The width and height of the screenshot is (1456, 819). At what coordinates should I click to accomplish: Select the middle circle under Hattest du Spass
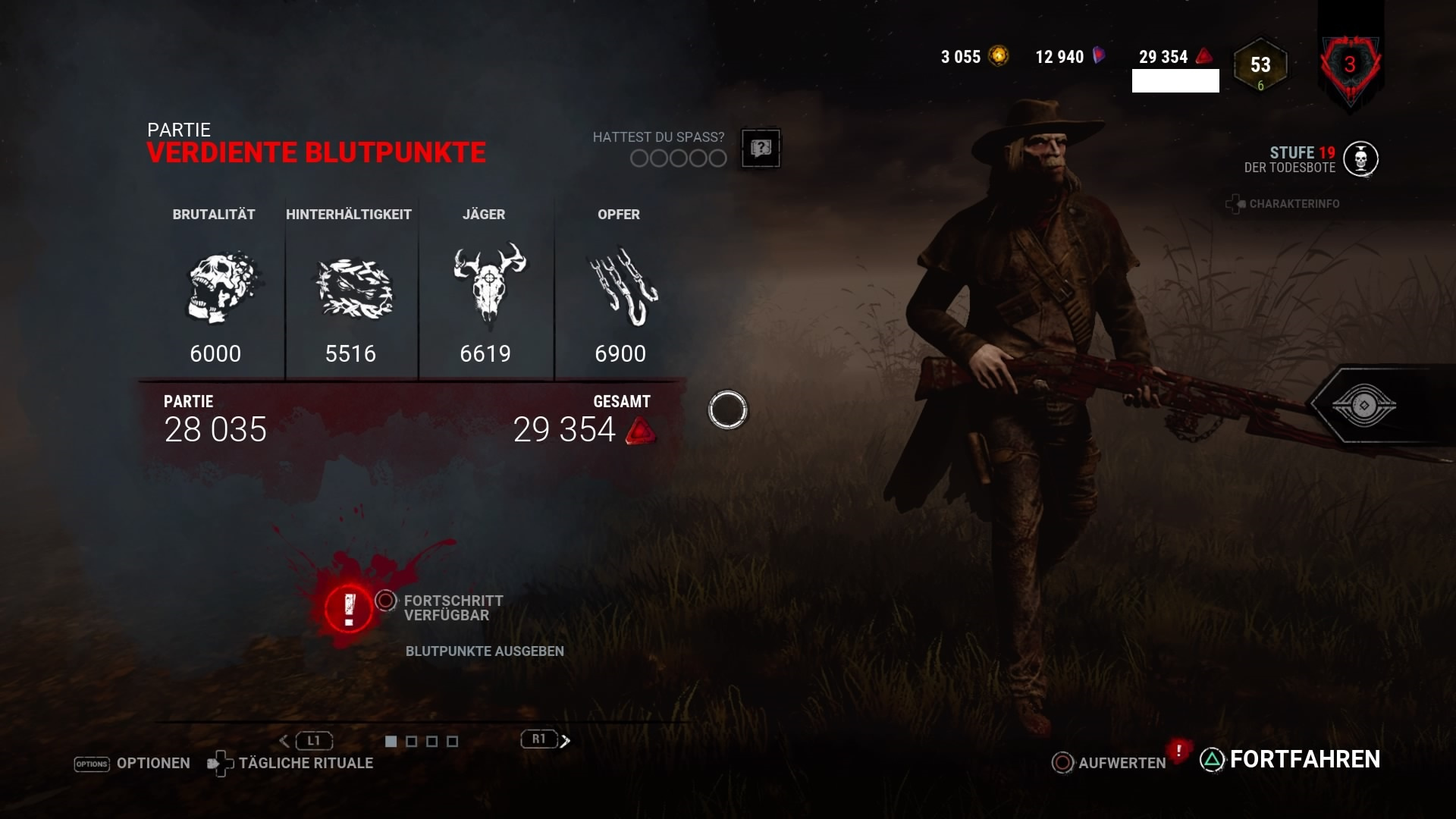[x=677, y=159]
